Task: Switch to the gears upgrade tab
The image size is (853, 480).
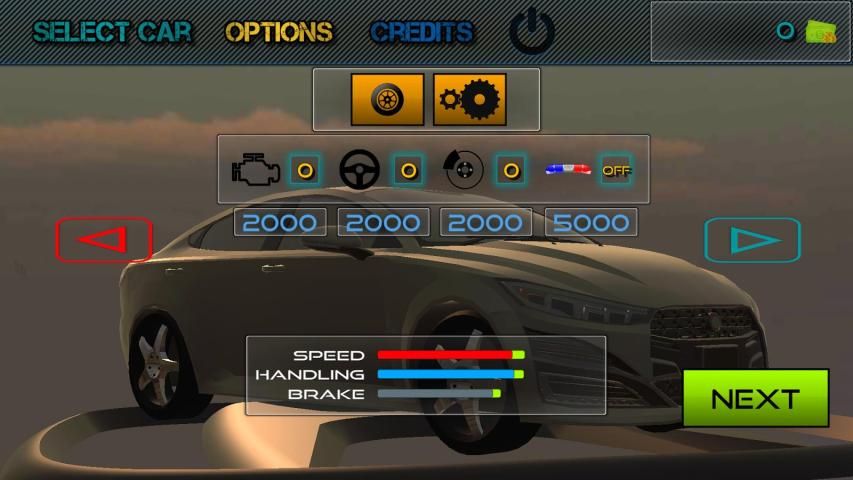Action: tap(470, 100)
